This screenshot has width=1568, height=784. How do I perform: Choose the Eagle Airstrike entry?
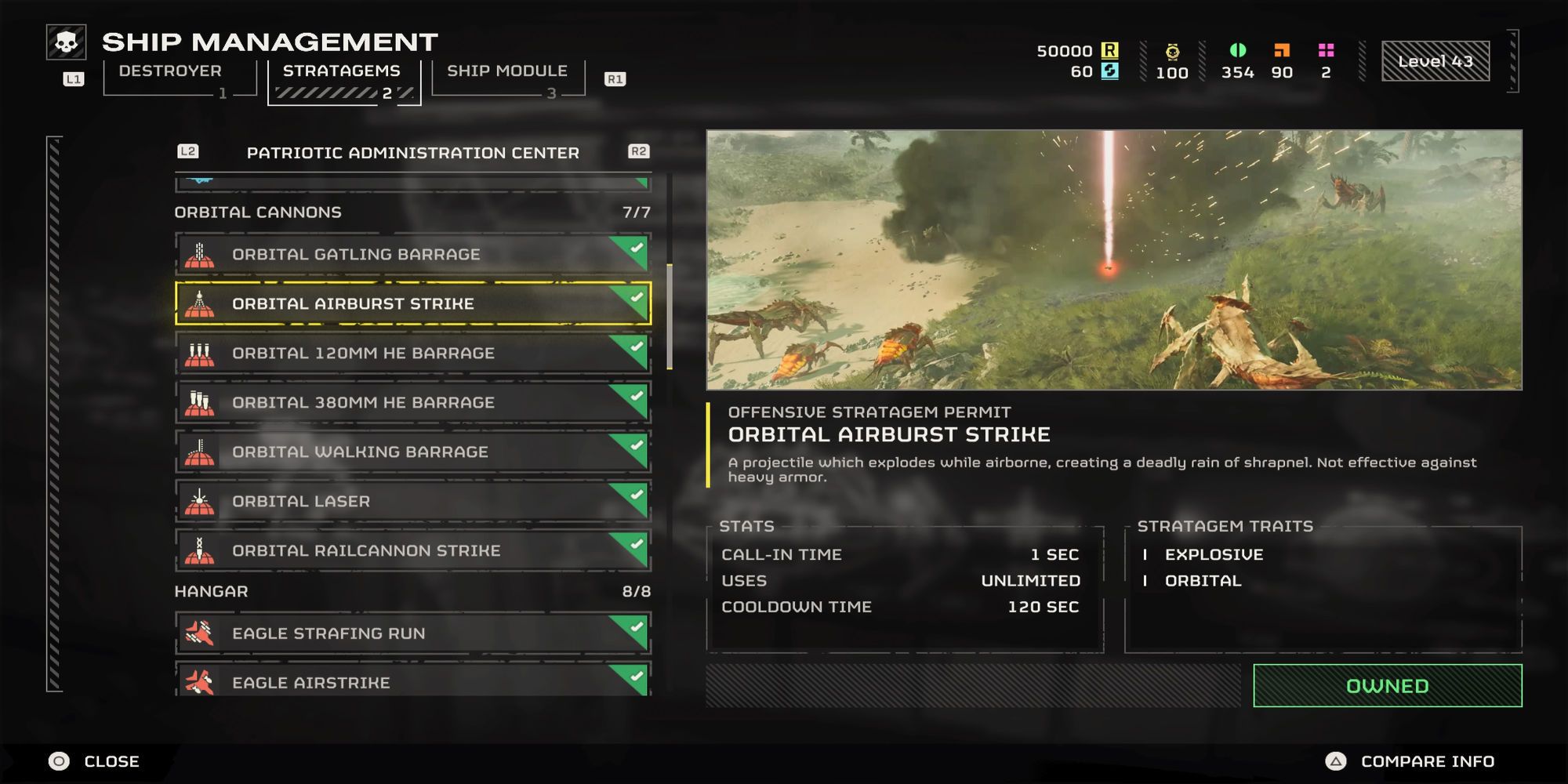pos(412,681)
